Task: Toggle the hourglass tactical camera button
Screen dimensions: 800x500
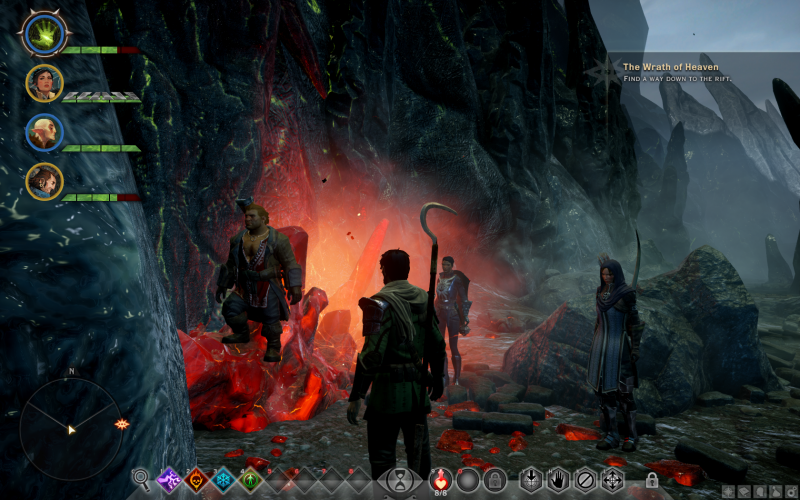Action: click(399, 480)
